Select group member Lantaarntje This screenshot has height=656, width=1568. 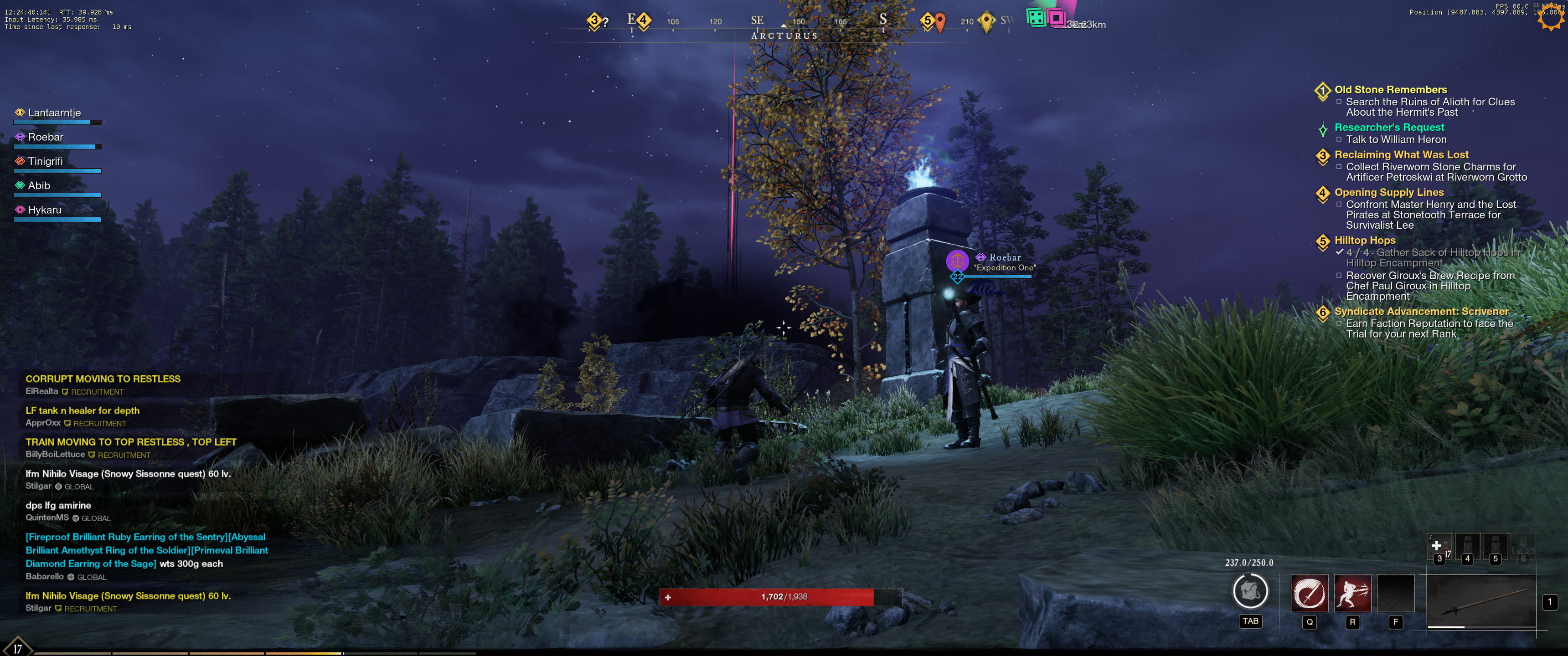pyautogui.click(x=54, y=113)
